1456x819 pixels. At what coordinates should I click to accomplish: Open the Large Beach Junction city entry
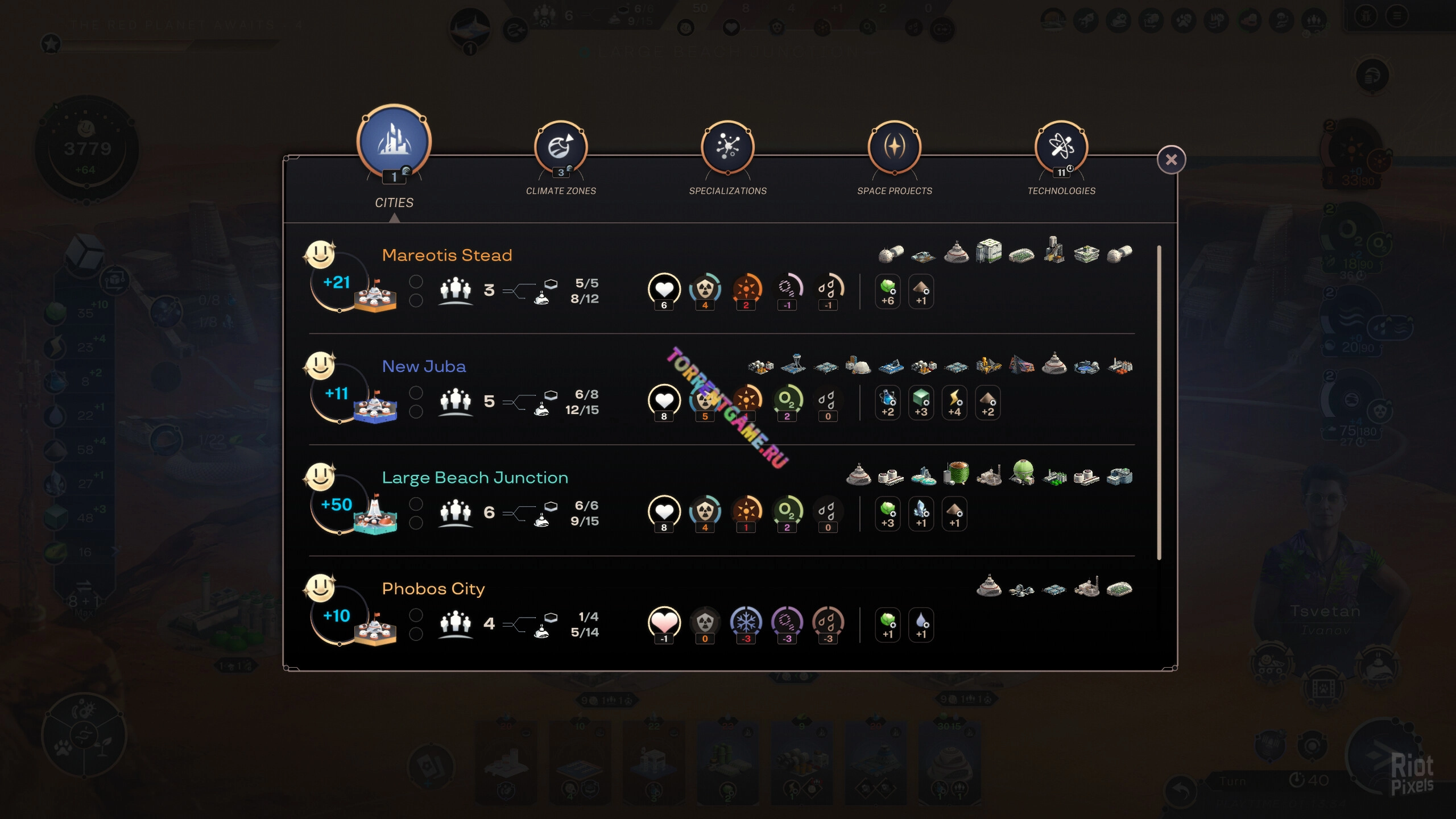(475, 478)
